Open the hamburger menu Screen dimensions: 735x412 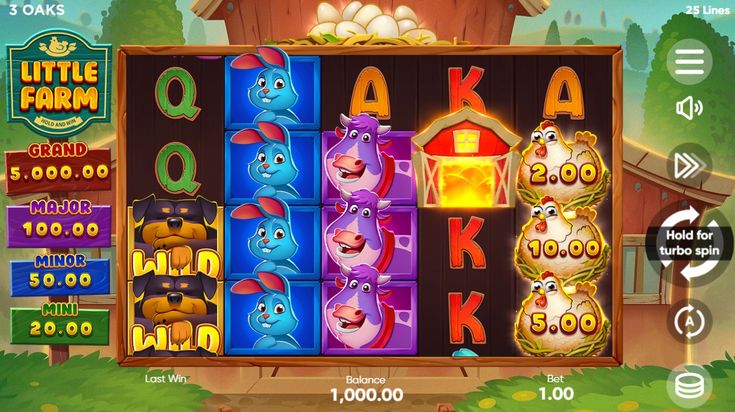tap(689, 62)
